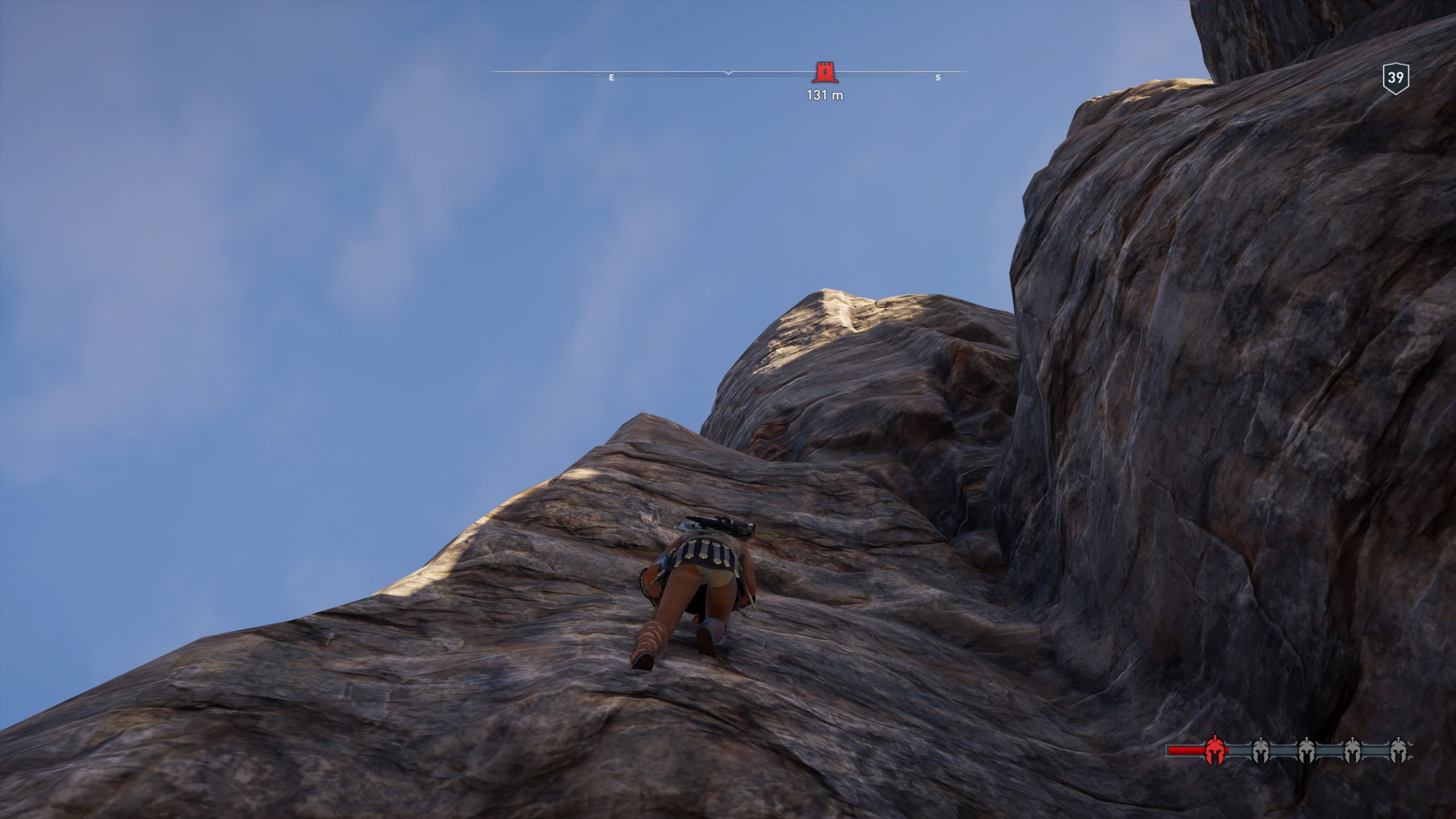
Task: Expand the level badge details panel
Action: (x=1396, y=78)
